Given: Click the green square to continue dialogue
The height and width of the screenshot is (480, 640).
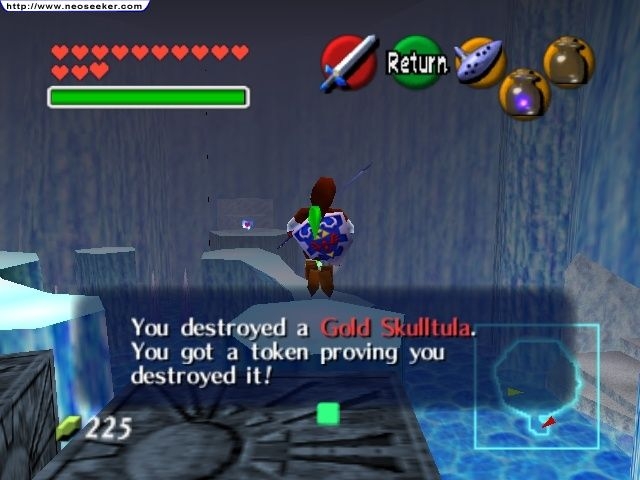Looking at the screenshot, I should click(x=328, y=413).
